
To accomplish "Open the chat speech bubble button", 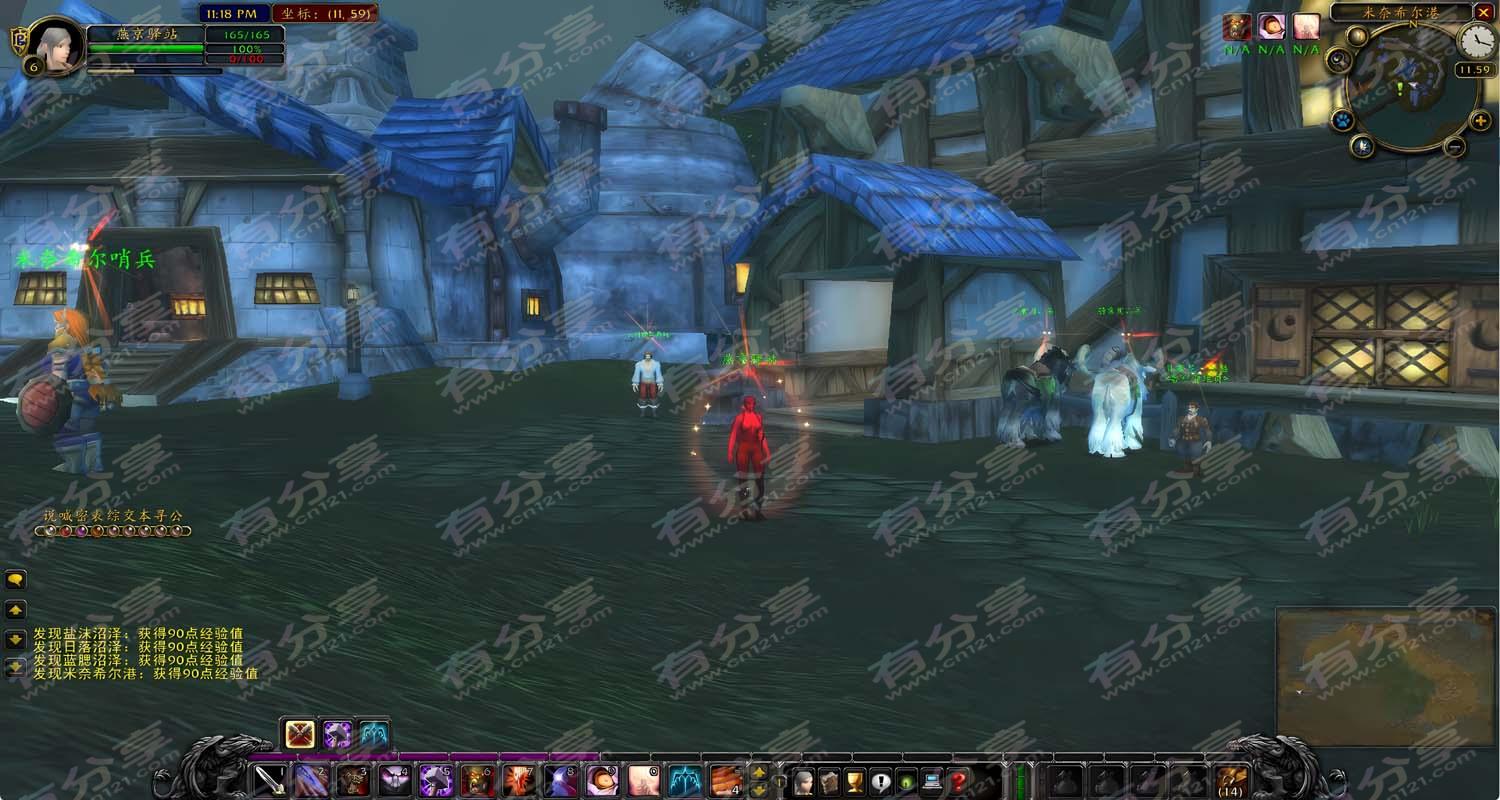I will [x=15, y=580].
